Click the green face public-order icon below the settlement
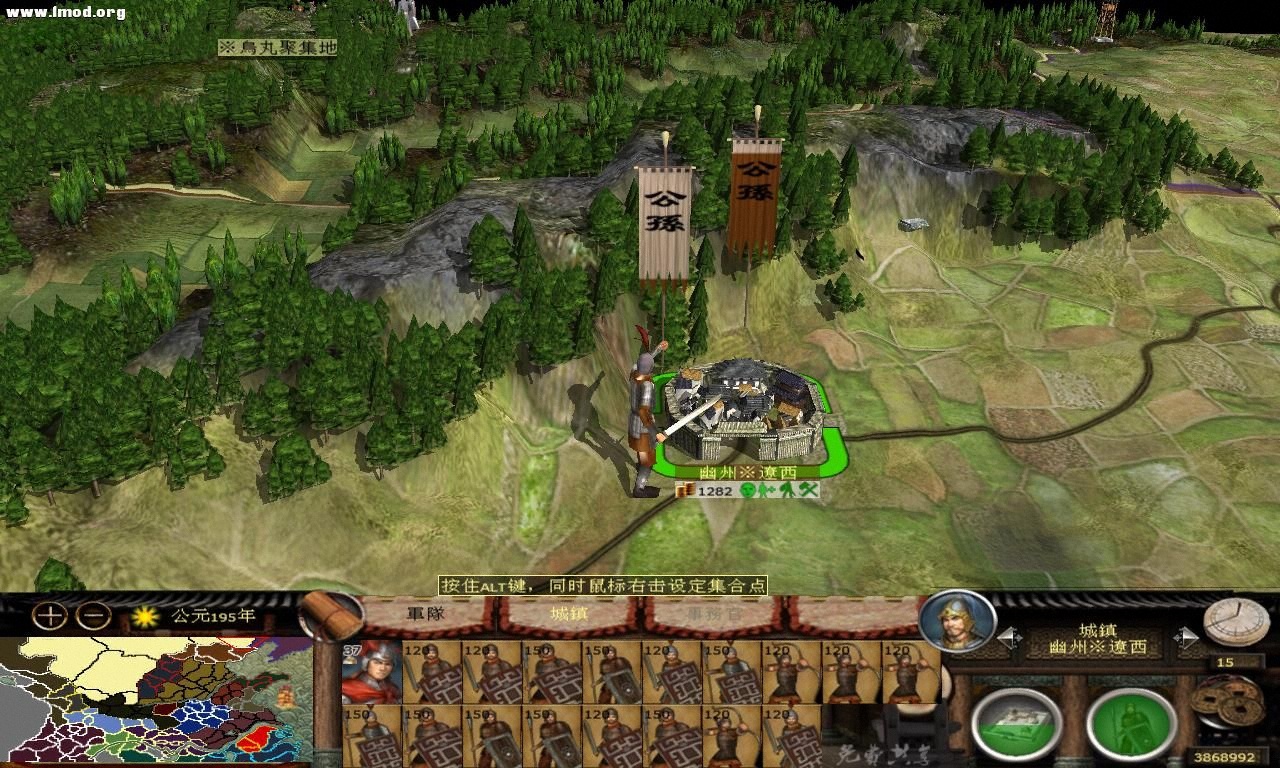 point(748,491)
